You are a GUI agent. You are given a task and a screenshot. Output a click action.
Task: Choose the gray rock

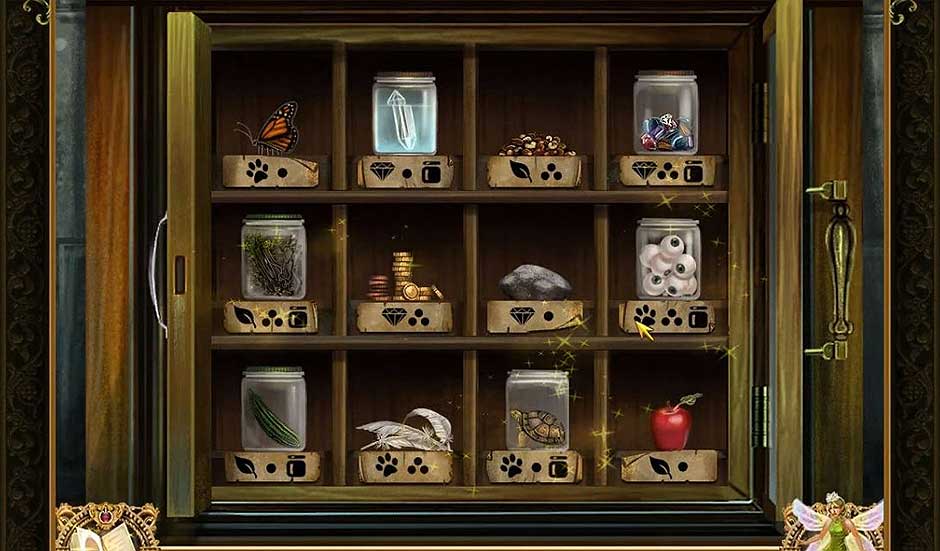(535, 283)
